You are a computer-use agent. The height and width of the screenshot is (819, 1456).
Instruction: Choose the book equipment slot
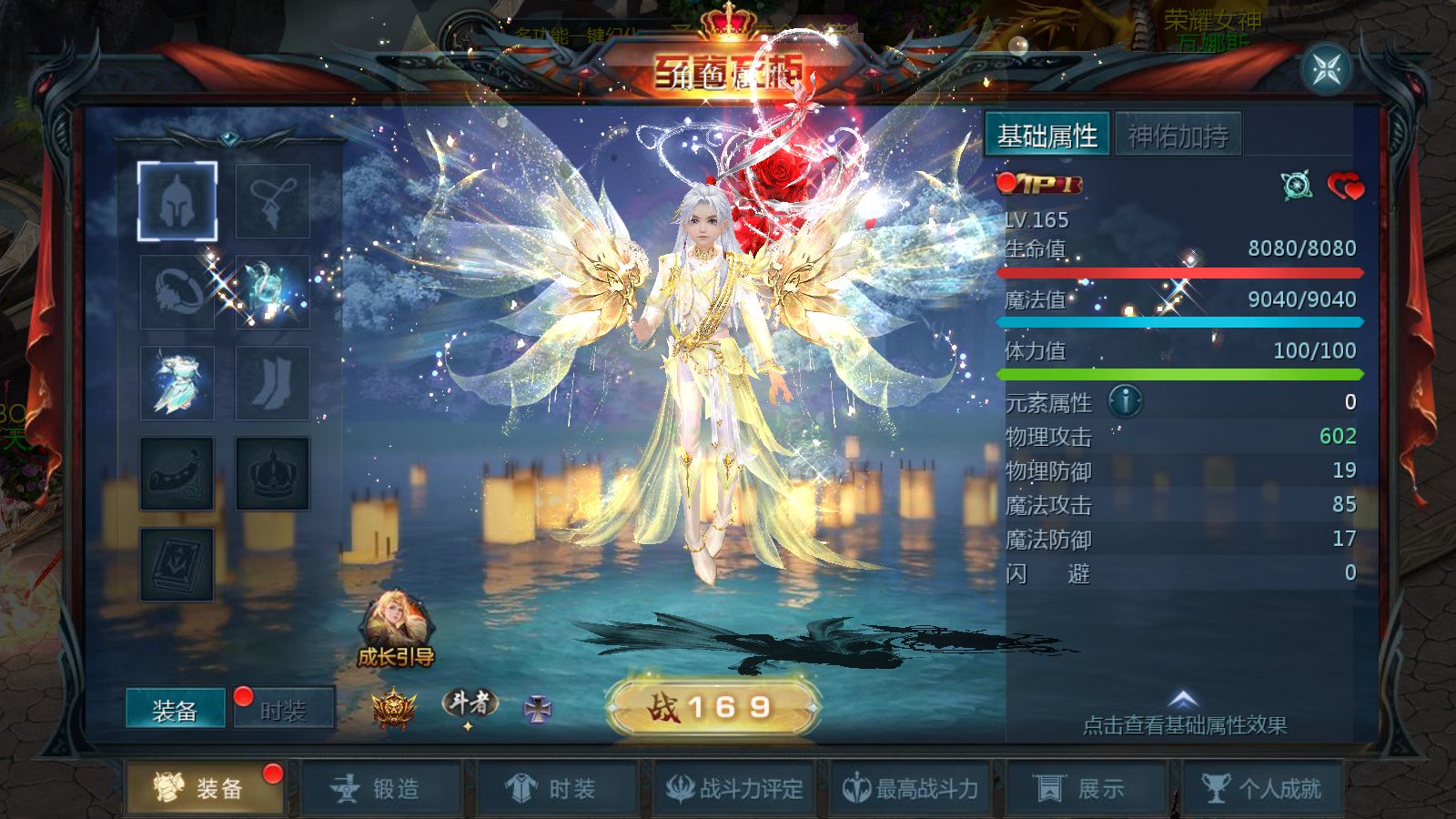tap(177, 564)
